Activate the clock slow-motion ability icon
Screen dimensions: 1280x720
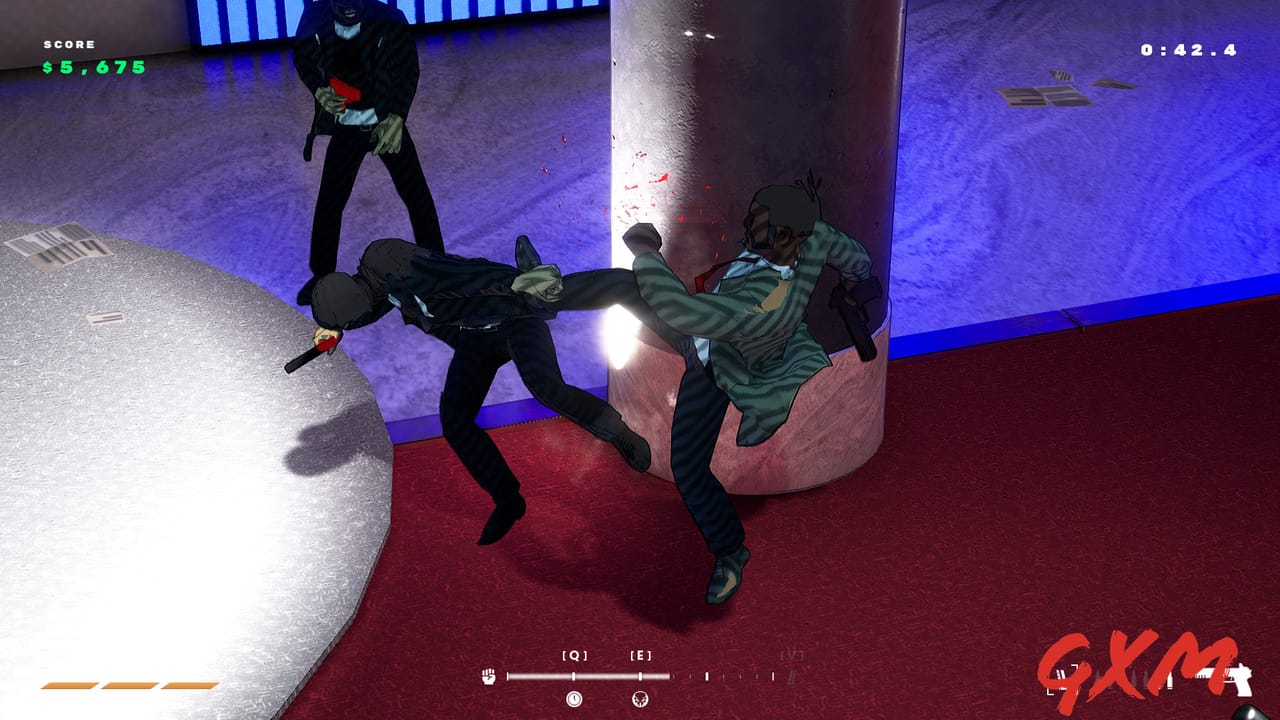(574, 699)
